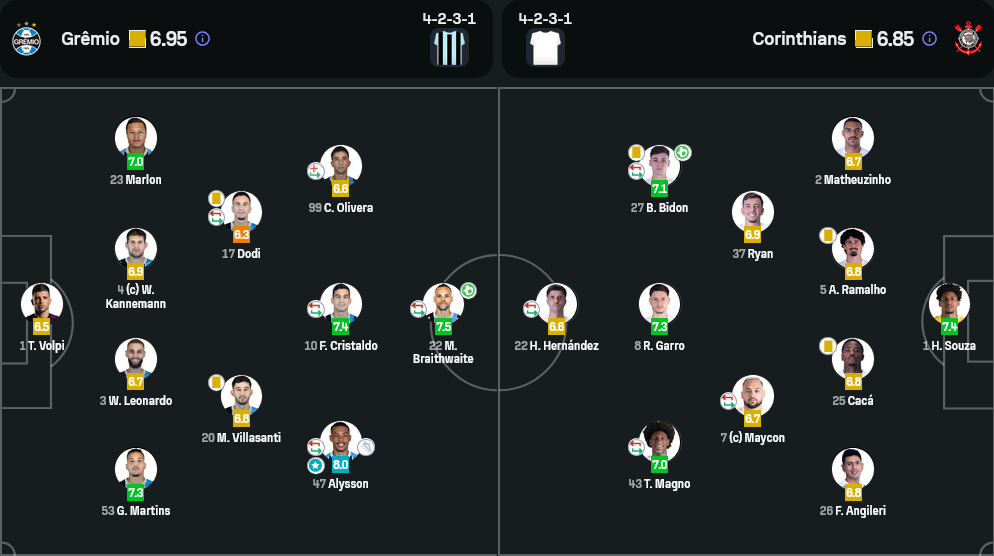Open Corinthians team page link

(799, 39)
